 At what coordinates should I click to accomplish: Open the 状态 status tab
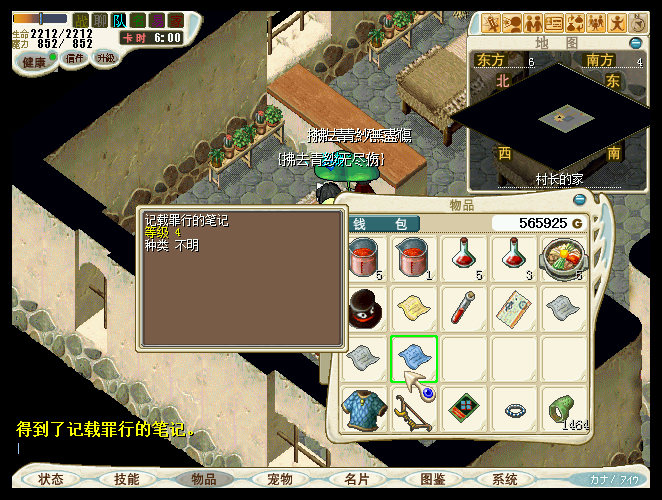click(51, 480)
